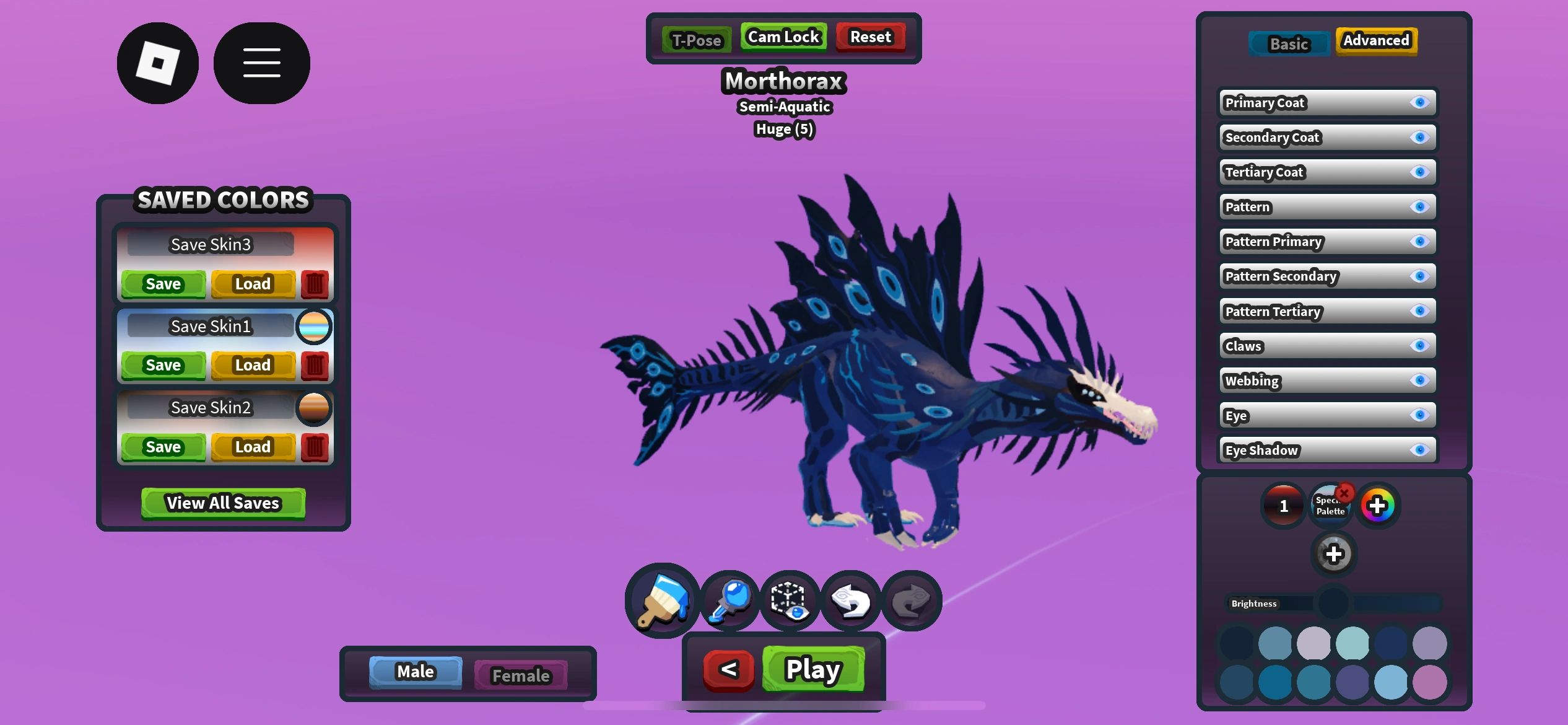Select the paintbrush coloring tool

point(661,600)
